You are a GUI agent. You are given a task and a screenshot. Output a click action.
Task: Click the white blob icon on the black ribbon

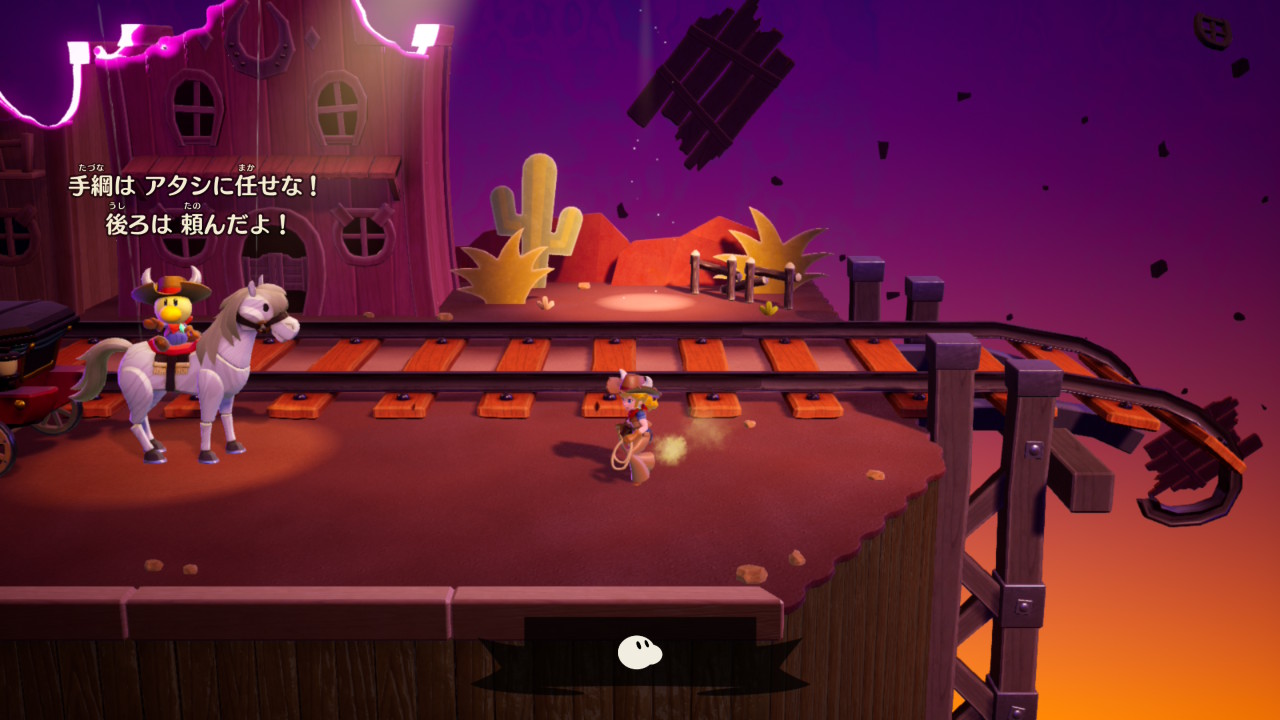click(x=639, y=652)
